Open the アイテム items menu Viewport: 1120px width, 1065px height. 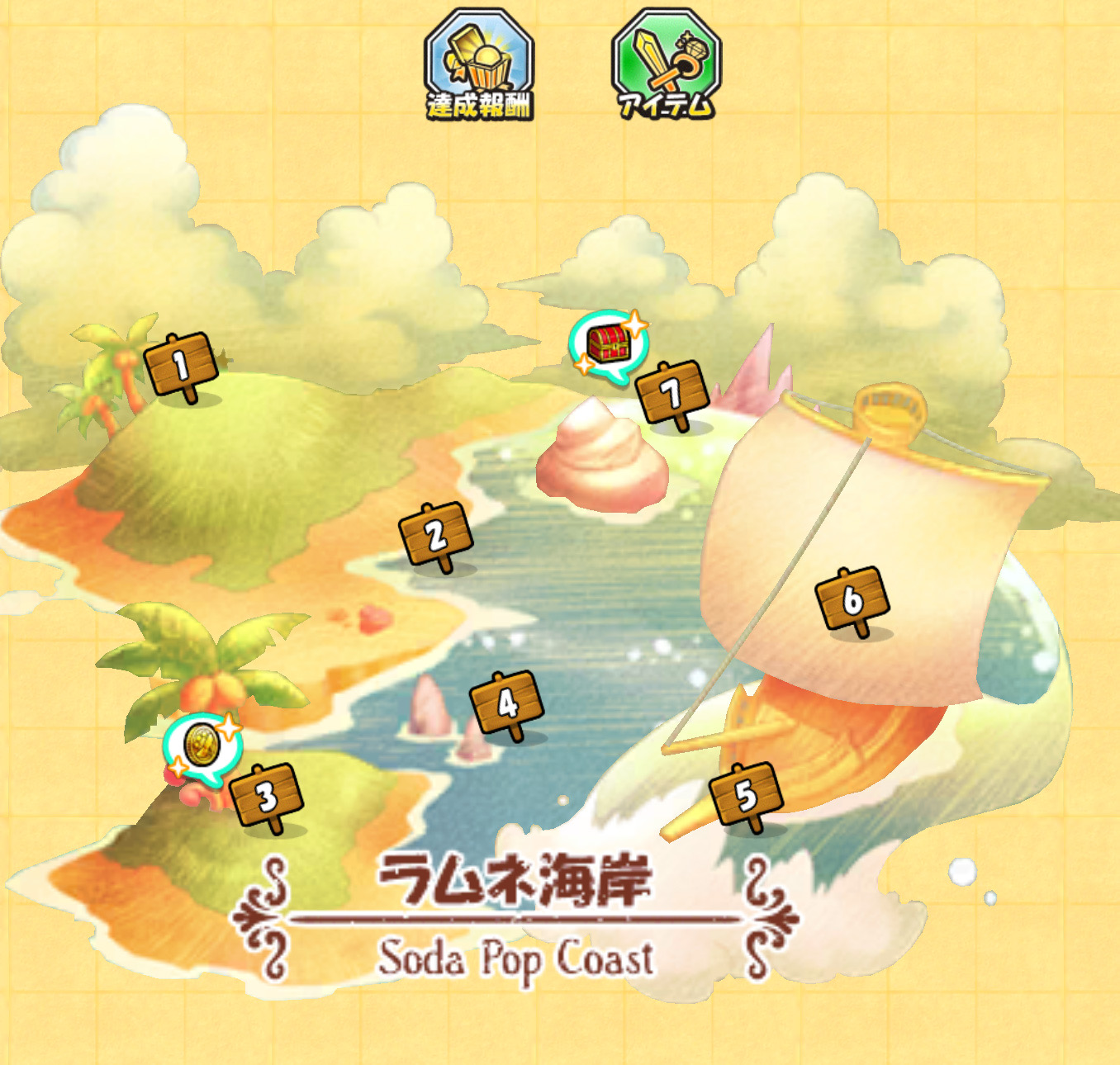coord(666,65)
